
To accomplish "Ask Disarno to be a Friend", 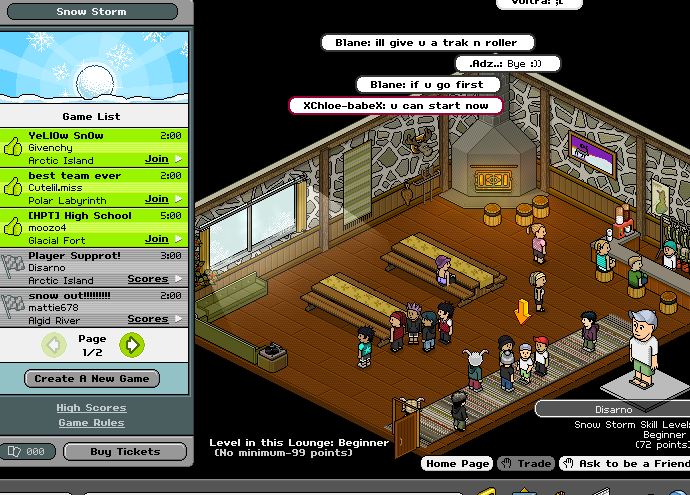I will pos(626,464).
